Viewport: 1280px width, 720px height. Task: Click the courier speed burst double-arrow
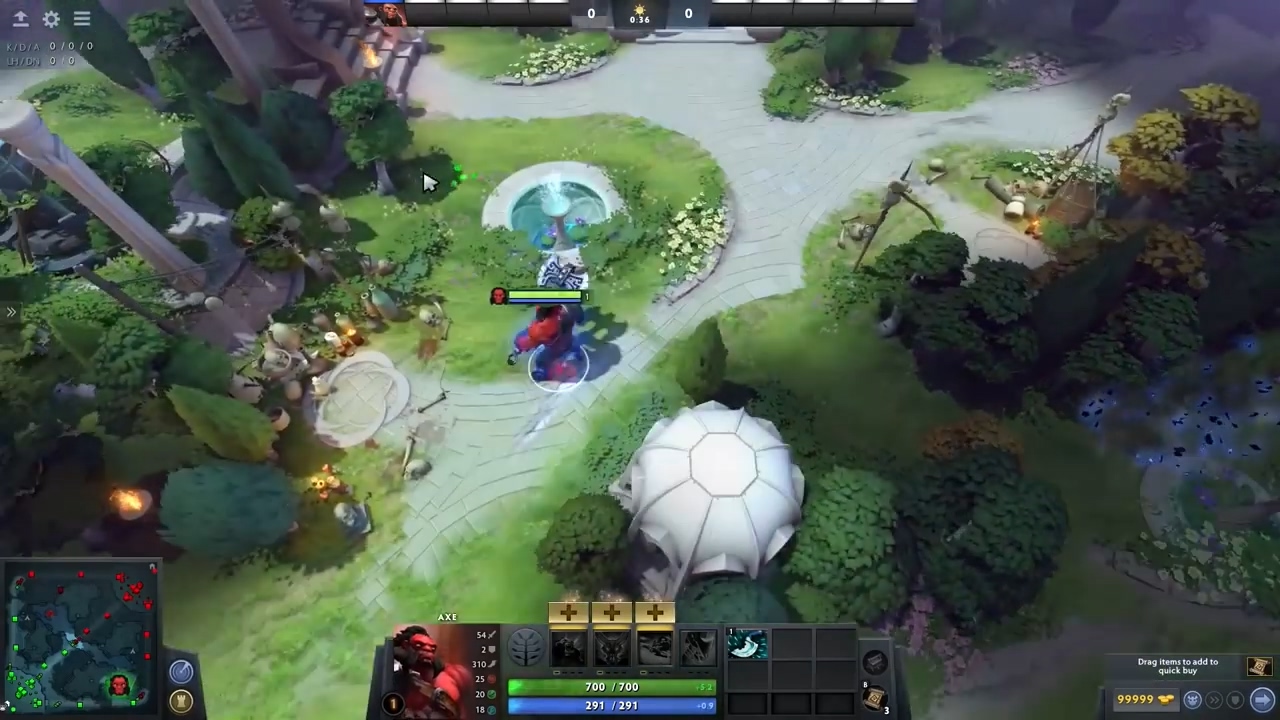pyautogui.click(x=1214, y=700)
